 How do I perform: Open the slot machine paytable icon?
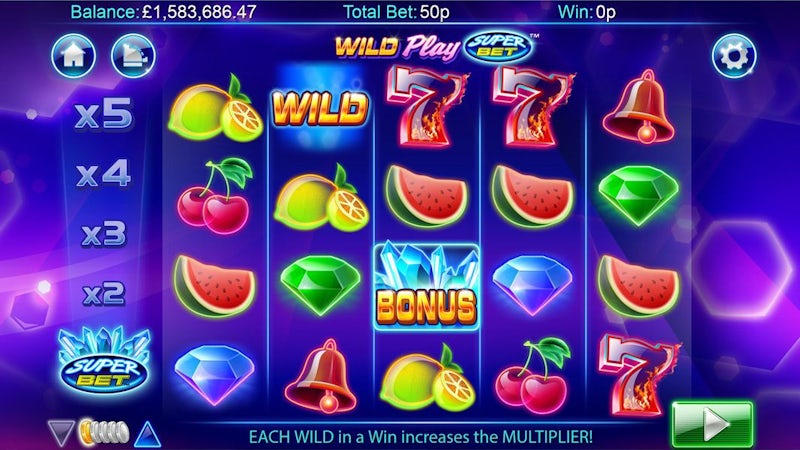(130, 56)
